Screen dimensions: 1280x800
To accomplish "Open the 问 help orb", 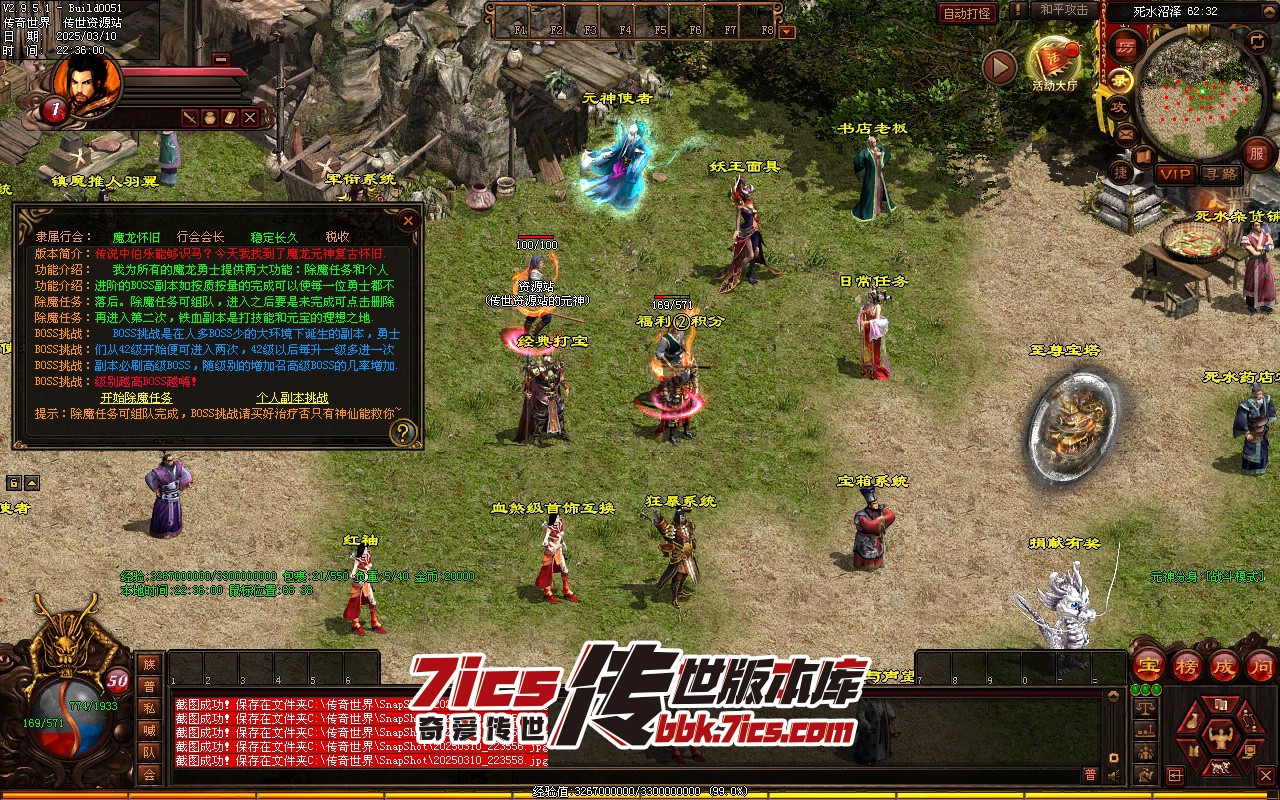I will tap(1262, 665).
